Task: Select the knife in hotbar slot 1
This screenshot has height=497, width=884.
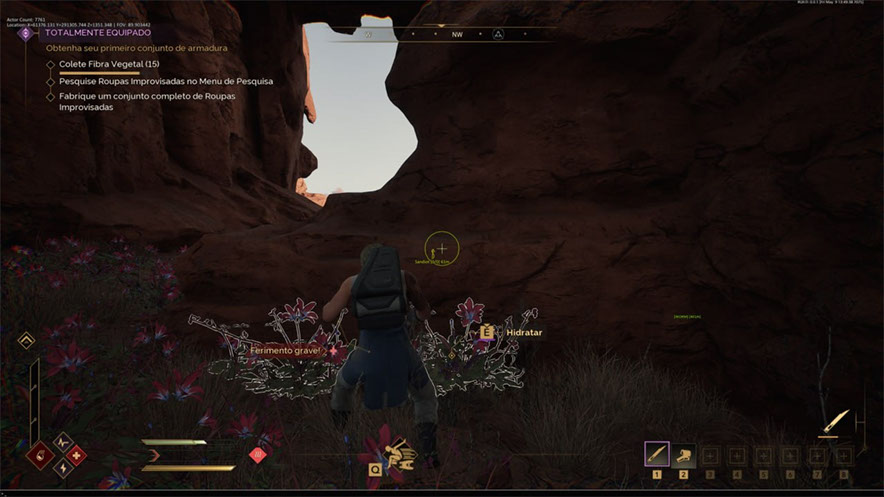Action: point(657,455)
